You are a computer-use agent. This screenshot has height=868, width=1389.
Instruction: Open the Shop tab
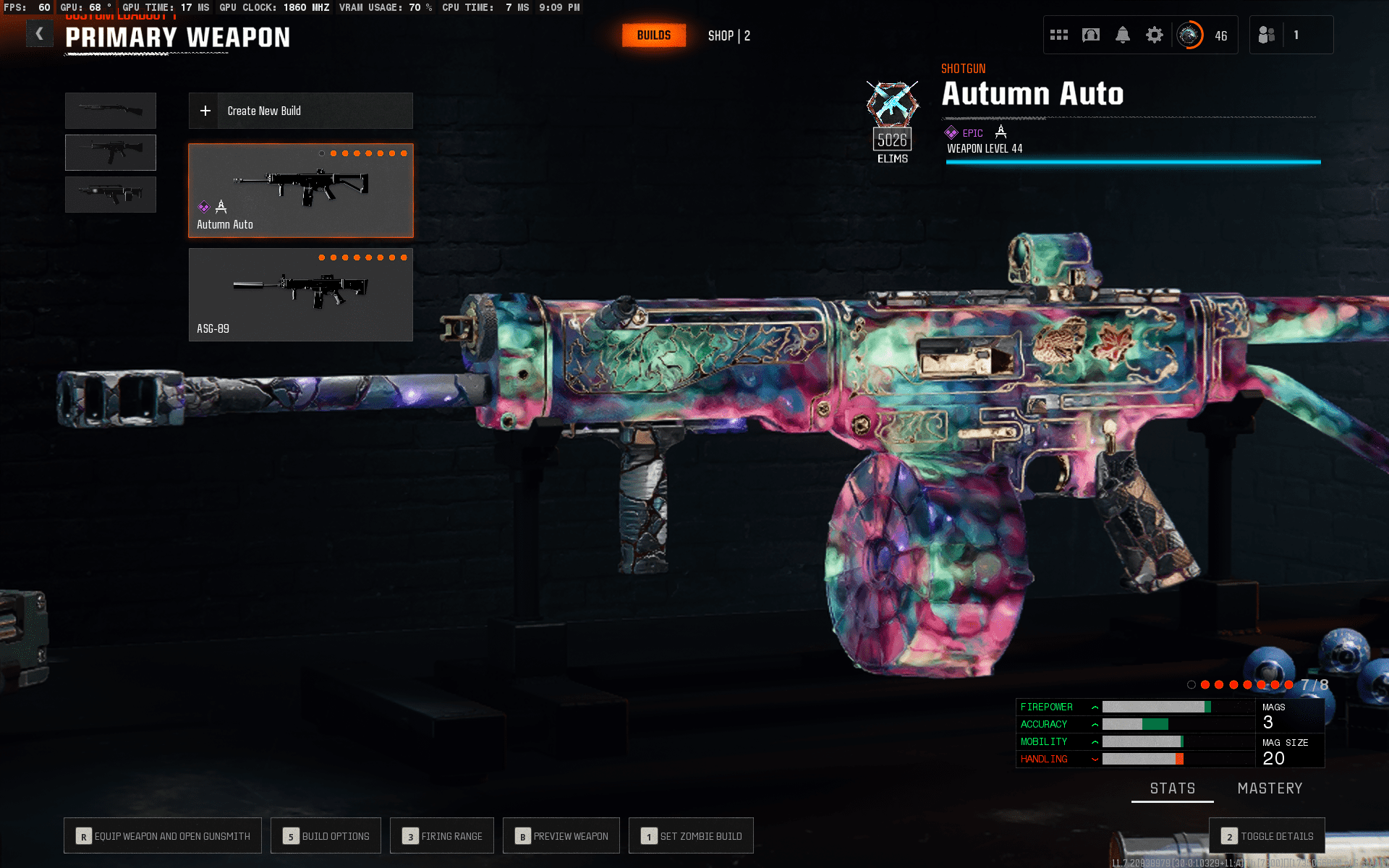(729, 35)
